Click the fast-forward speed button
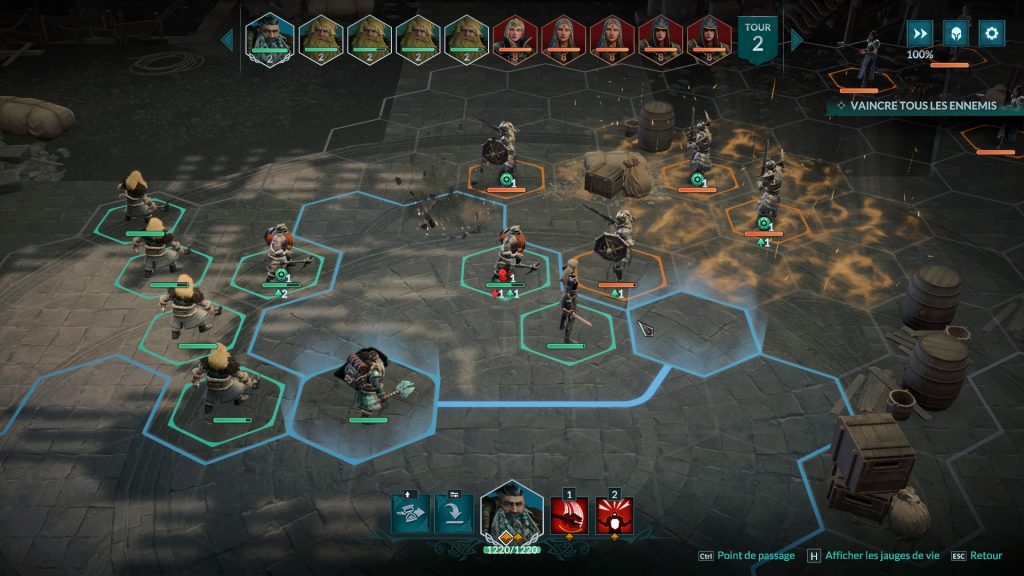The width and height of the screenshot is (1024, 576). pyautogui.click(x=919, y=33)
